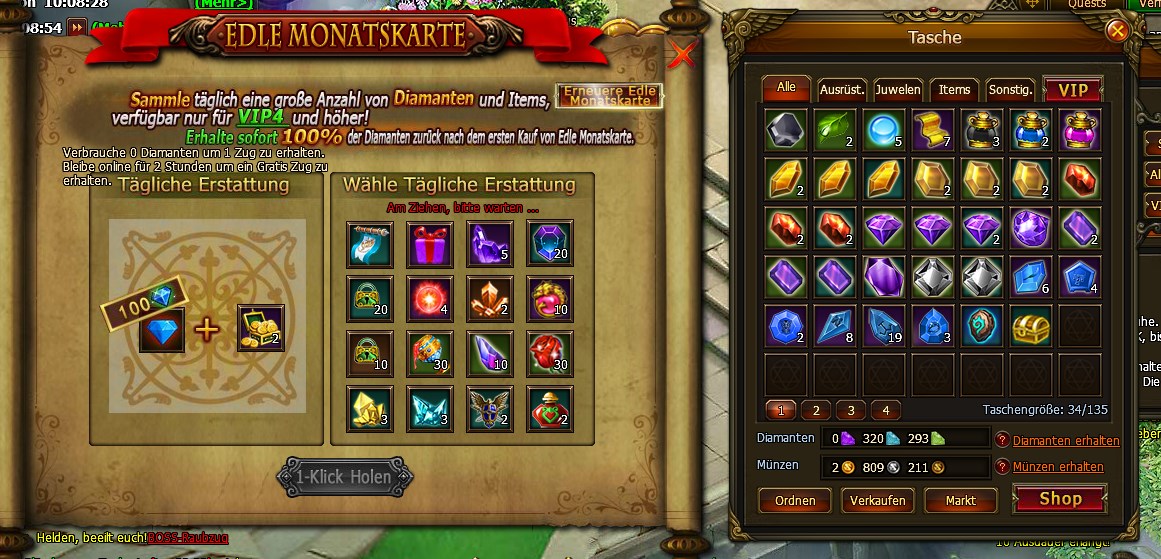The height and width of the screenshot is (559, 1161).
Task: Close the Edle Monatskarte window
Action: [x=682, y=55]
